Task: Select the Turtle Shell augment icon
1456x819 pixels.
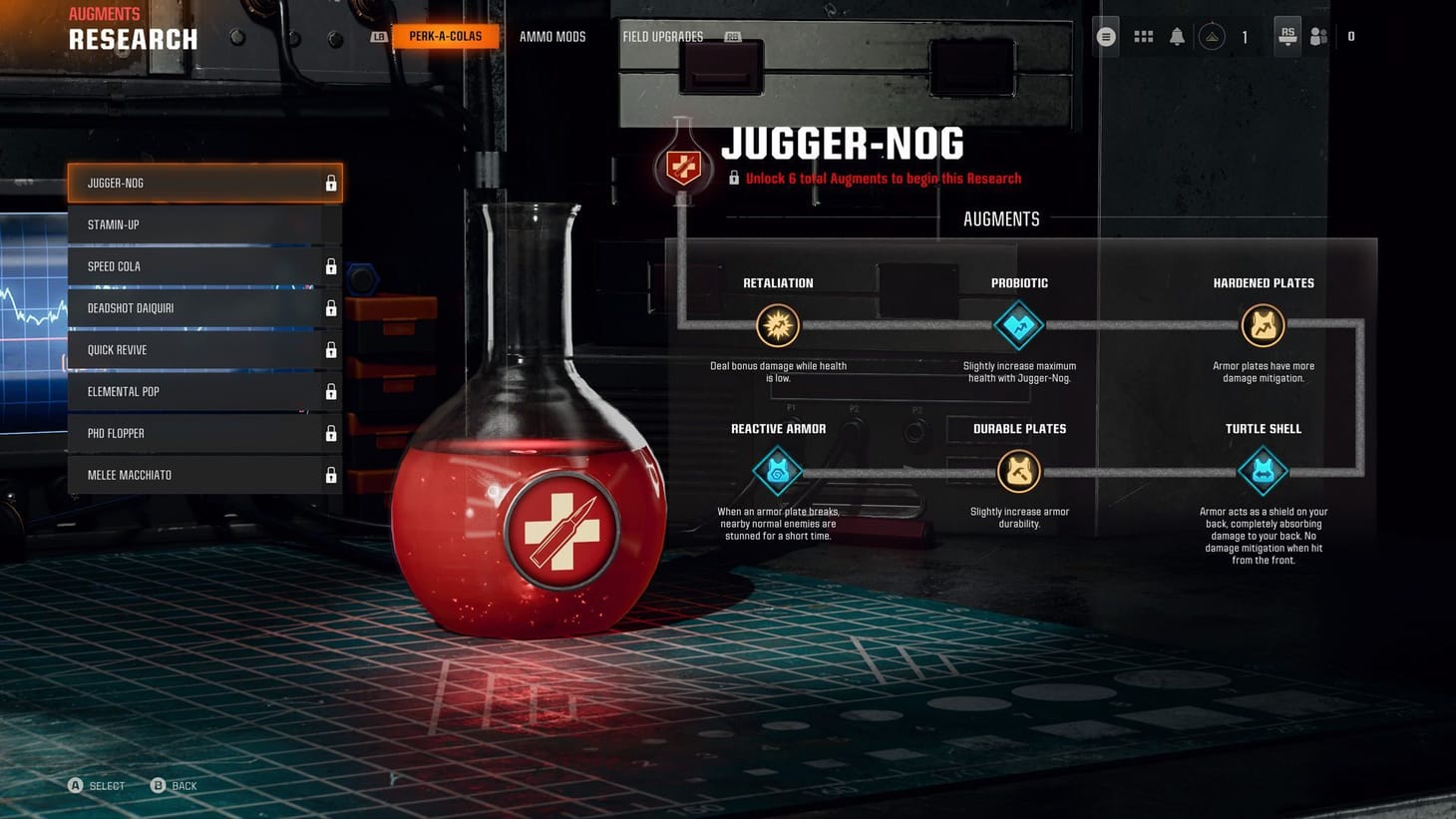Action: [x=1263, y=470]
